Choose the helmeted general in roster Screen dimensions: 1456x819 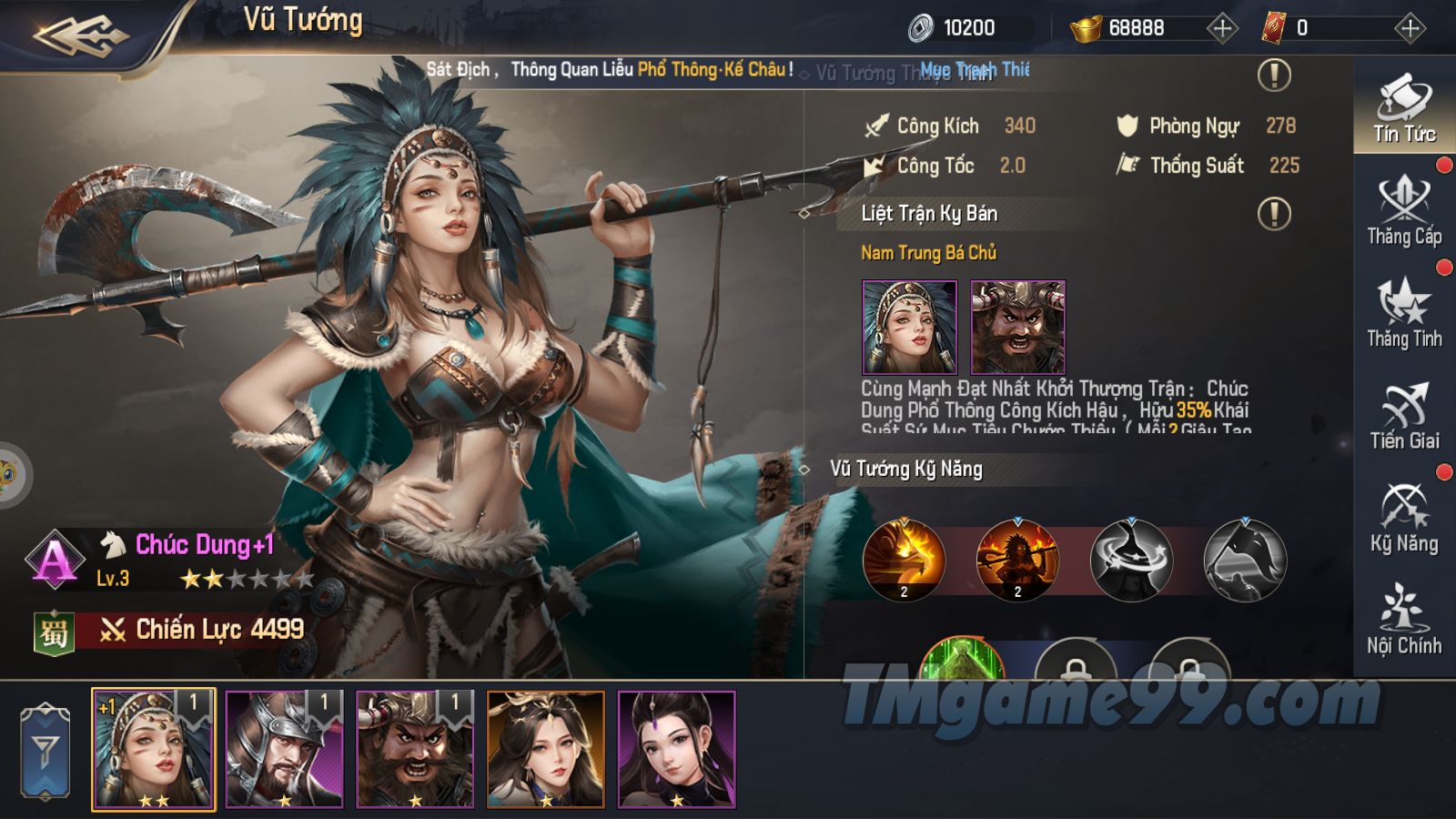(x=284, y=749)
